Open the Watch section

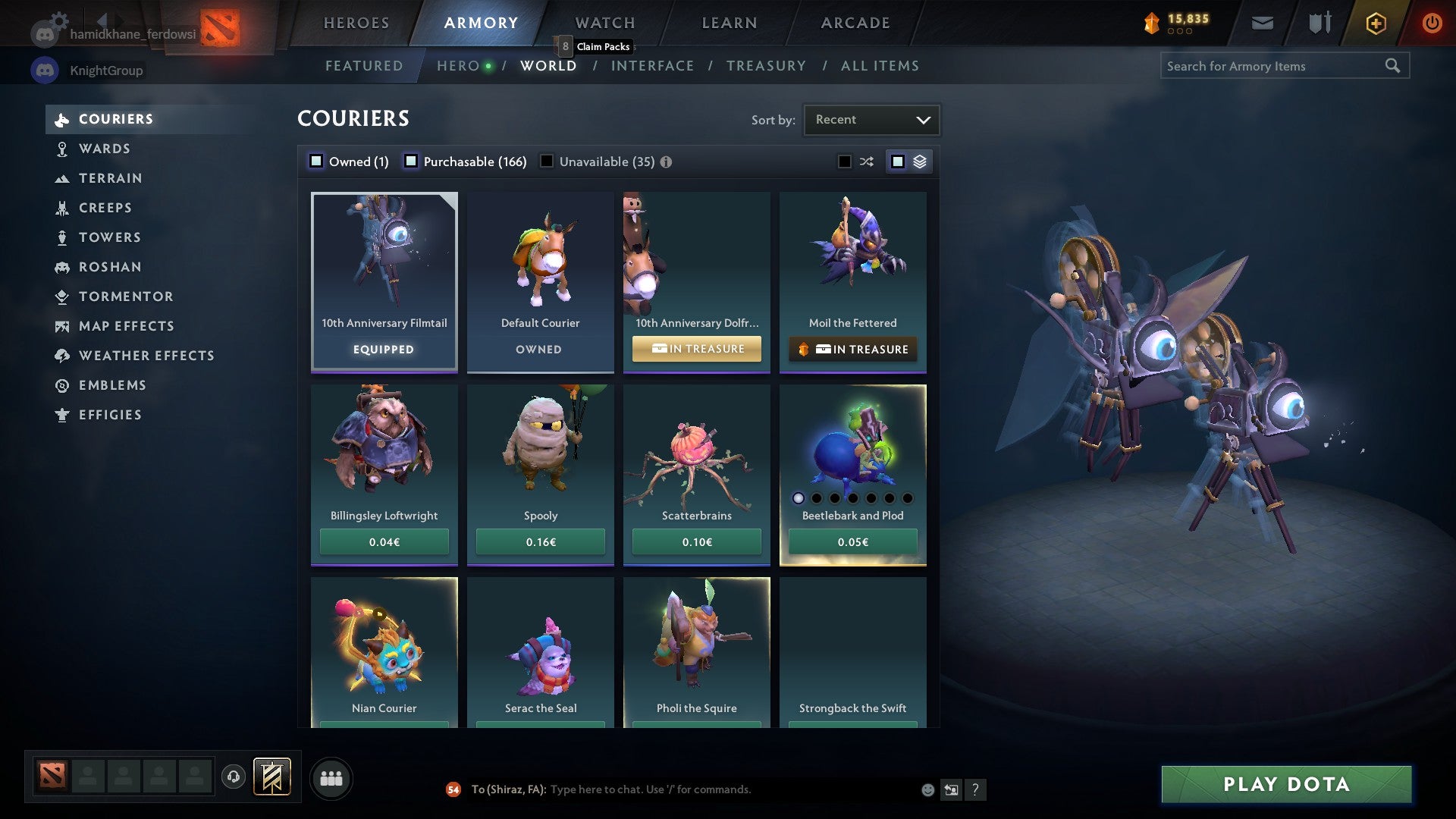pyautogui.click(x=604, y=23)
